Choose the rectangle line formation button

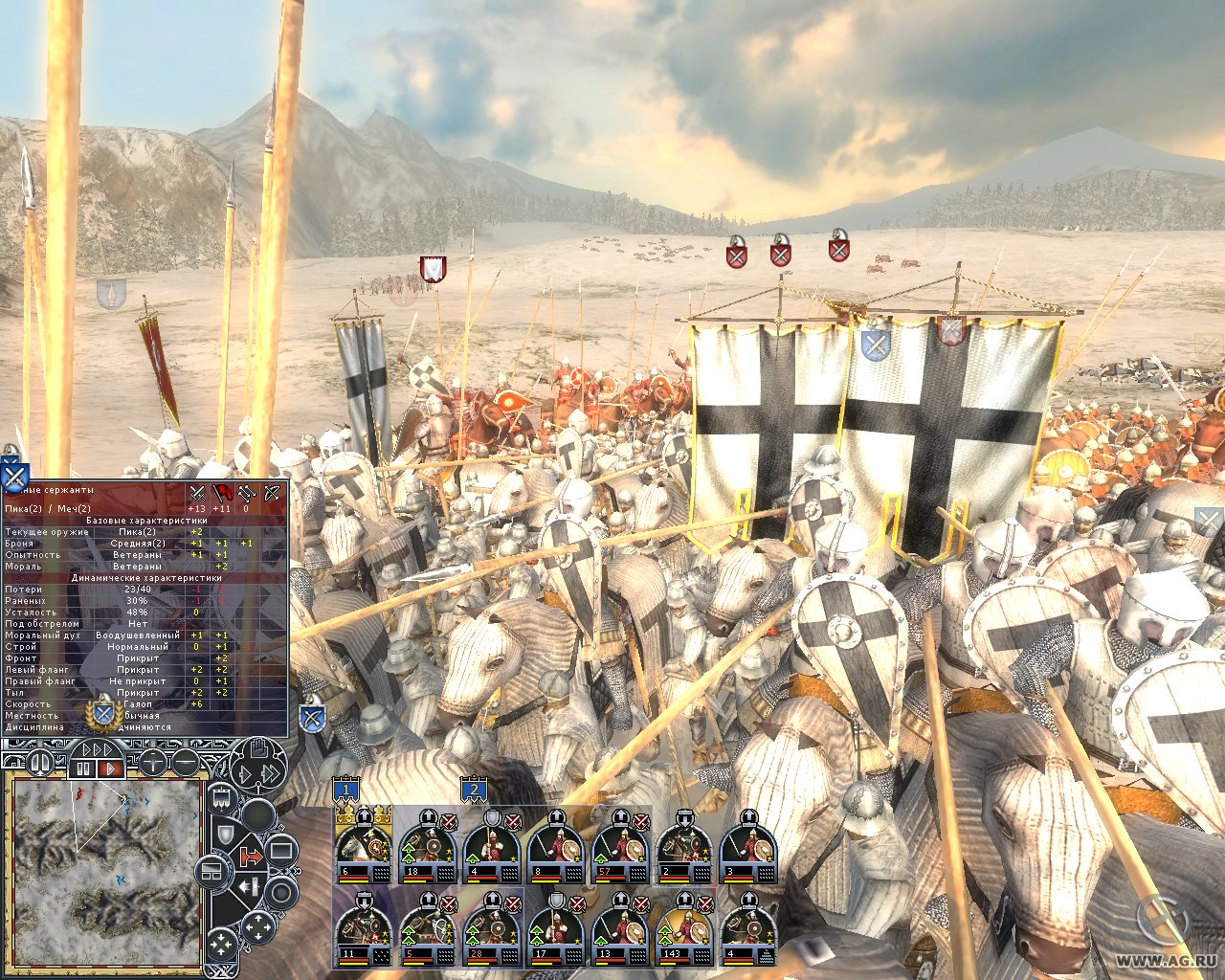[x=280, y=850]
